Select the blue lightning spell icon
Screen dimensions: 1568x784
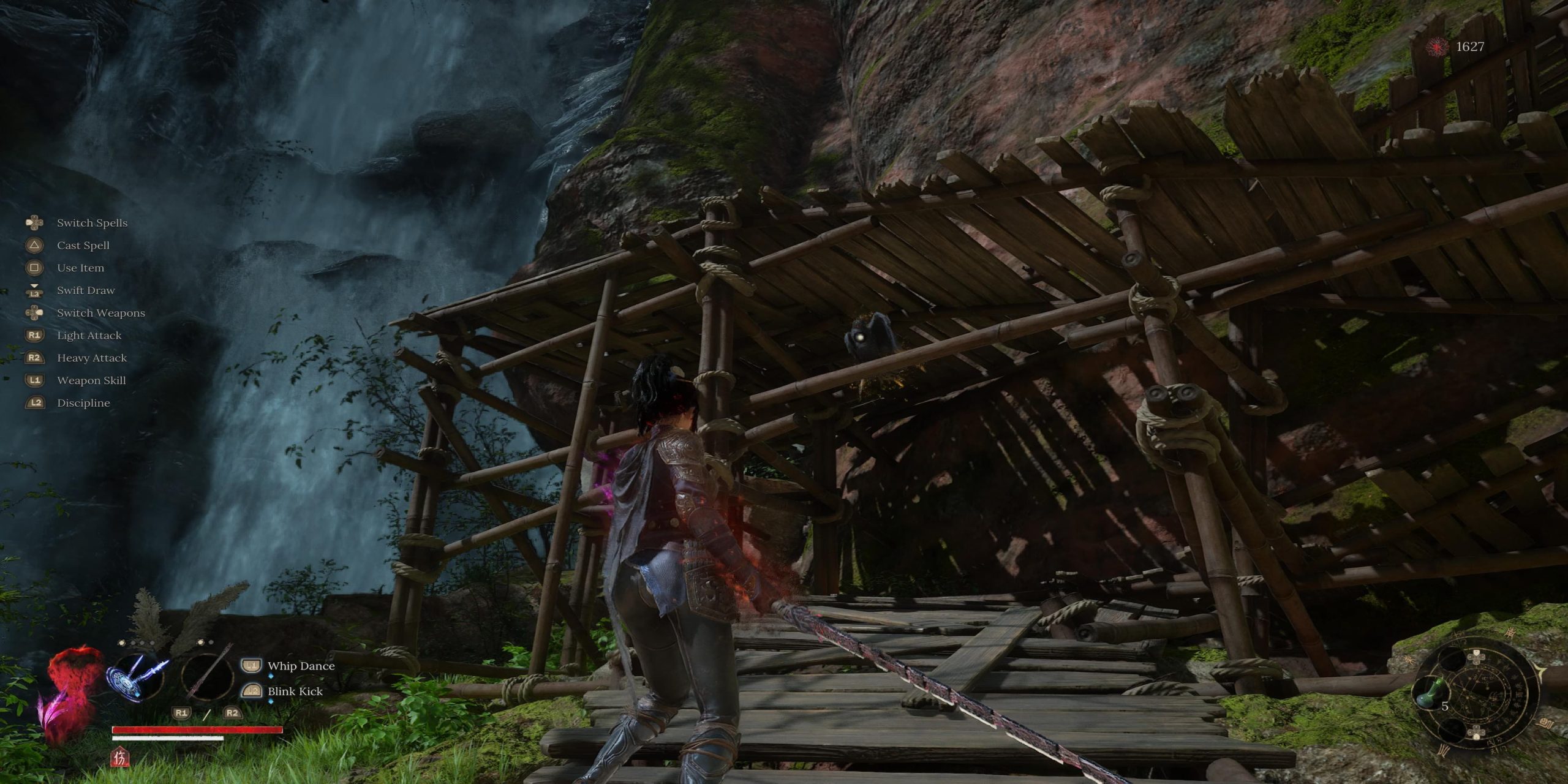point(137,679)
